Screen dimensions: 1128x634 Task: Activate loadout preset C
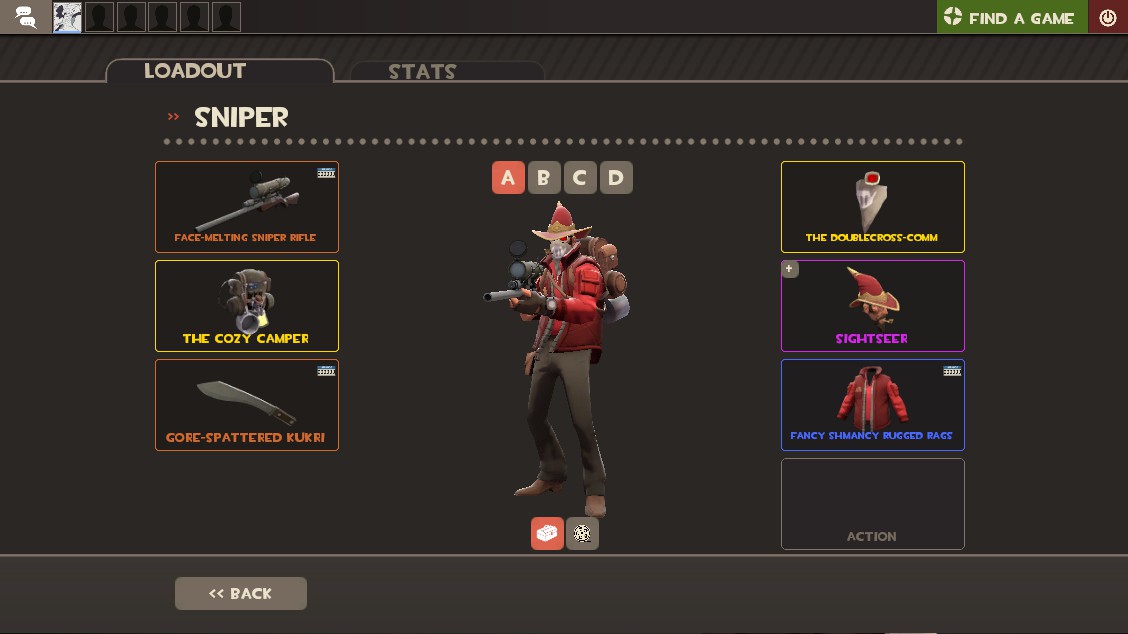(580, 178)
